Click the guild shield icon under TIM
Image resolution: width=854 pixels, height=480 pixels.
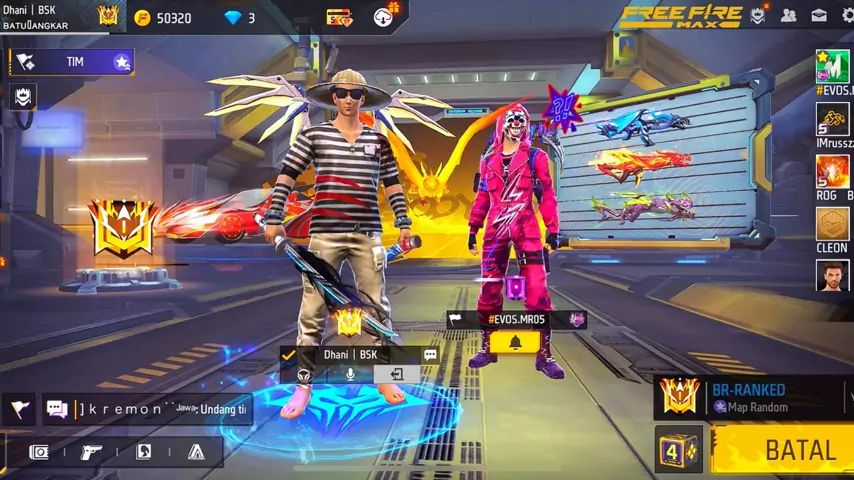coord(22,96)
